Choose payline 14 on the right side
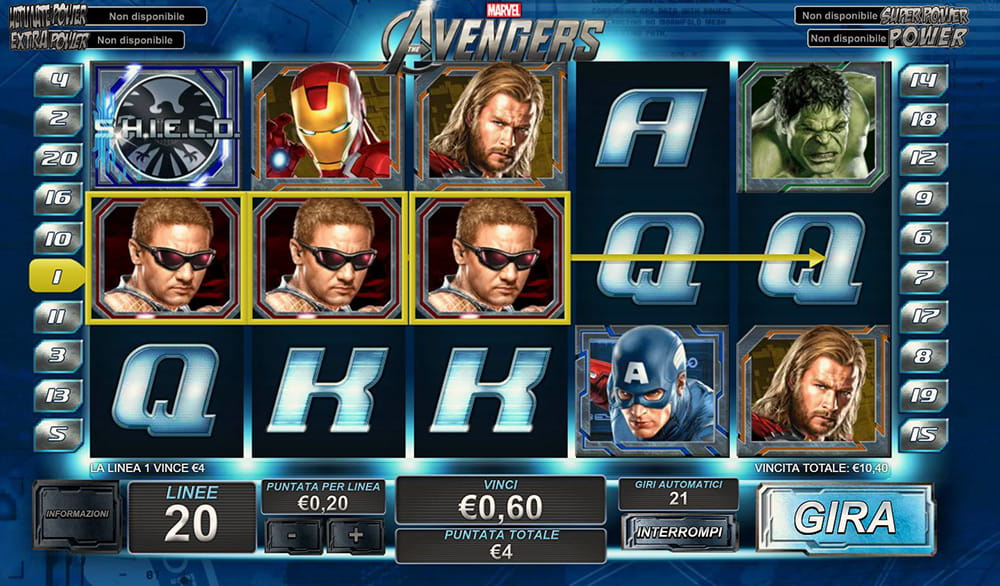Screen dimensions: 1000x586 point(923,80)
